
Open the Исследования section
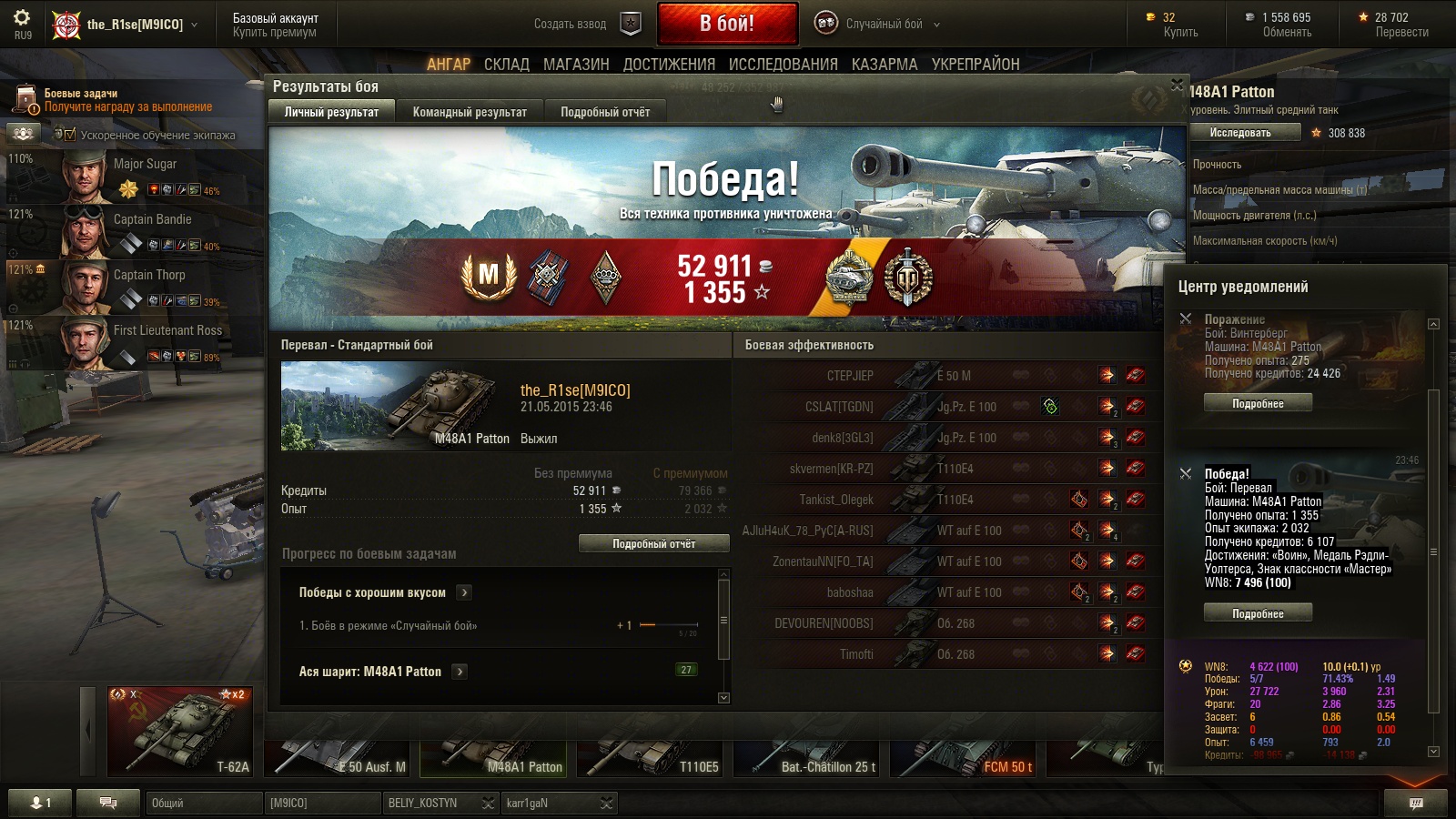[x=783, y=65]
